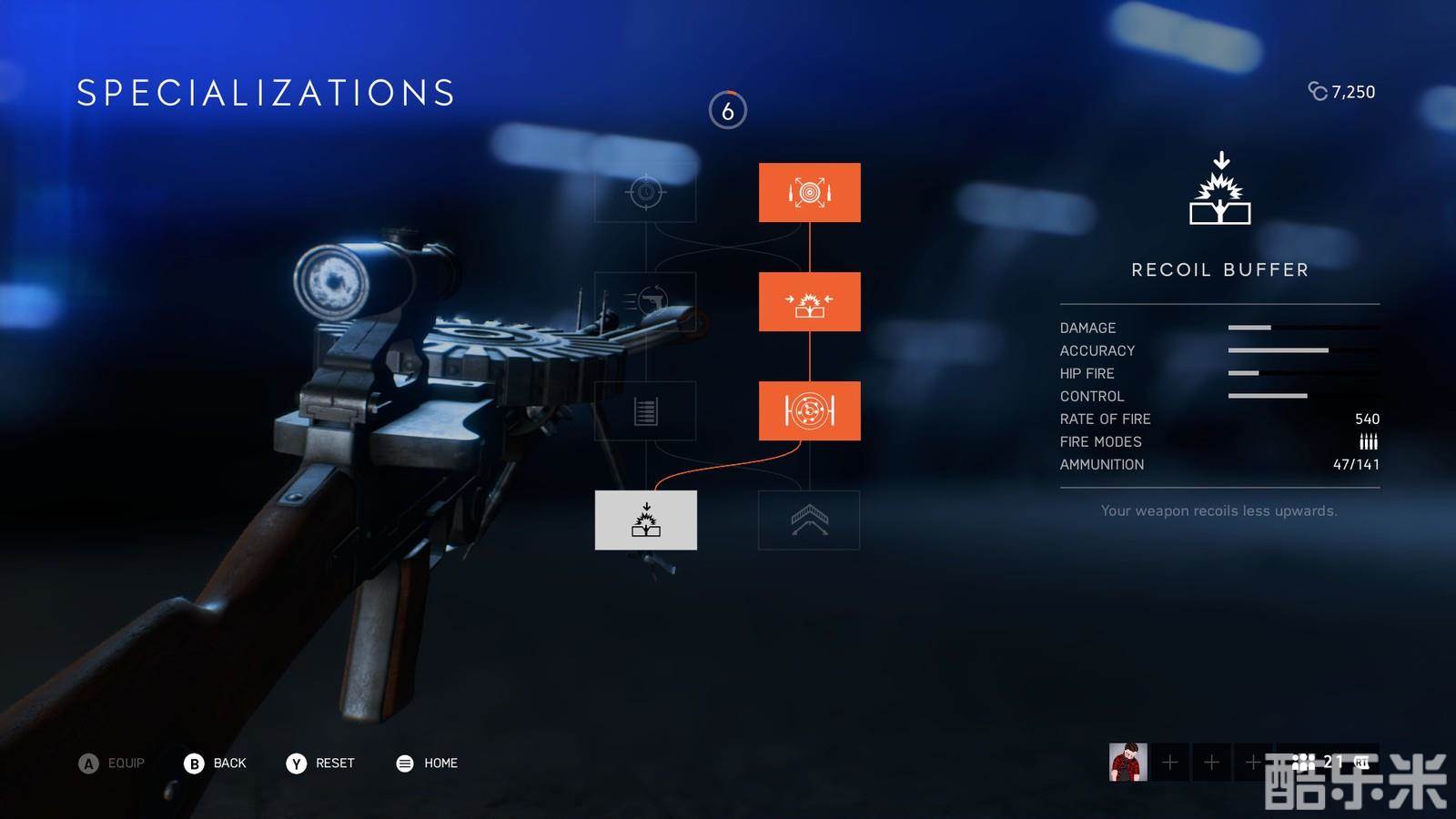Select the orange target between vertical bars tile
The height and width of the screenshot is (819, 1456).
pyautogui.click(x=809, y=411)
